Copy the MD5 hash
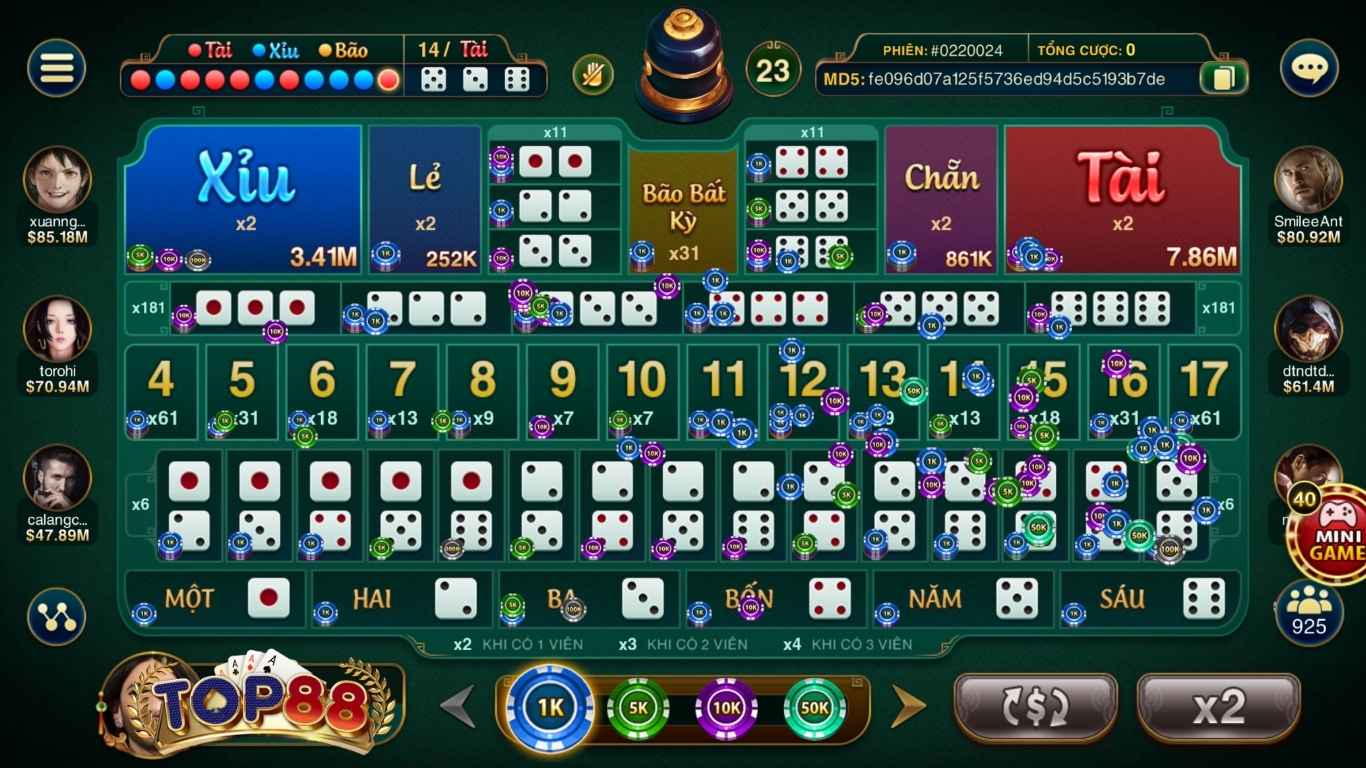The width and height of the screenshot is (1366, 768). (1223, 79)
